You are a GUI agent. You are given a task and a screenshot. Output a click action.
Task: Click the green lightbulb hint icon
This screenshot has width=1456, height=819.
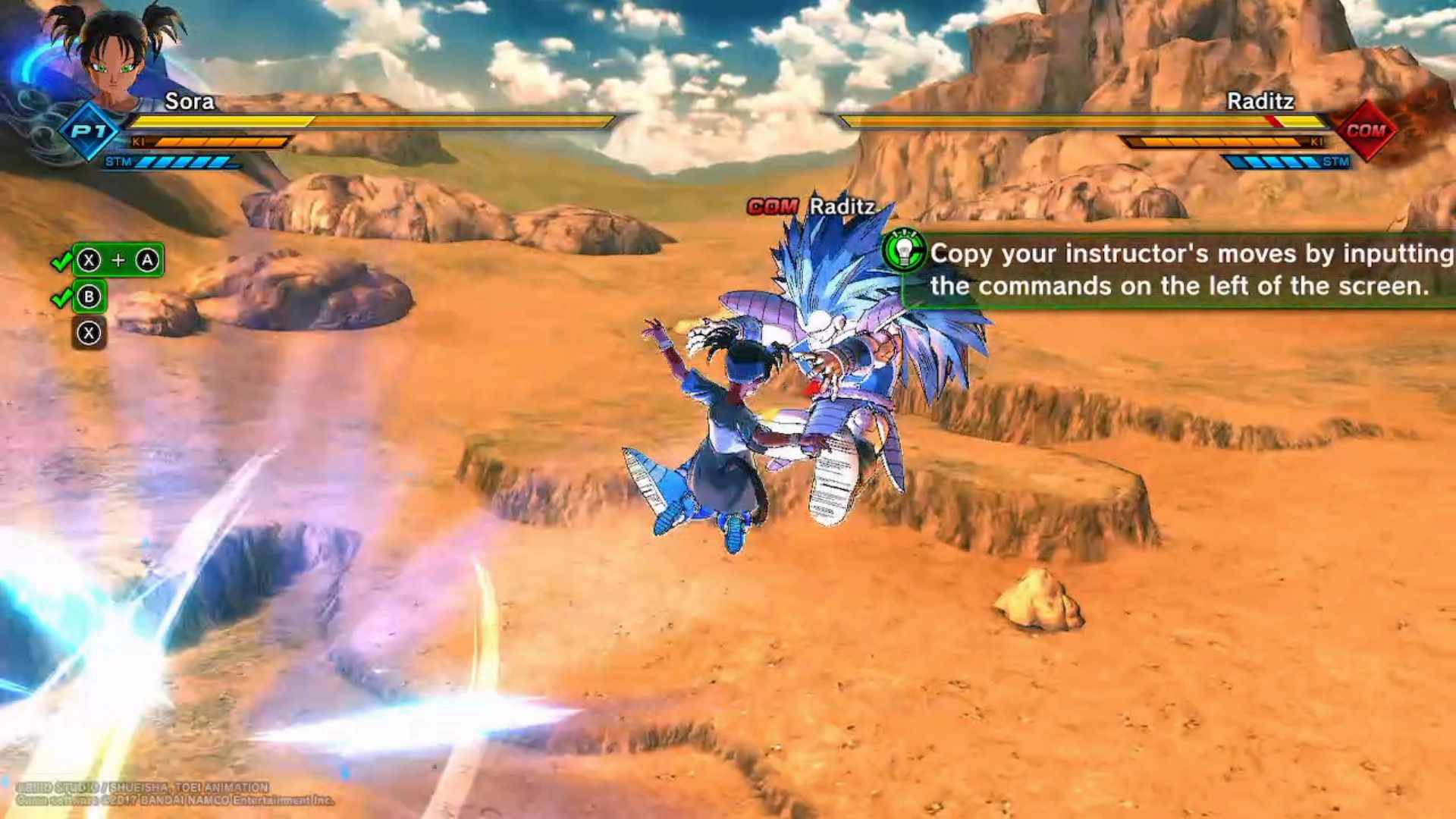pyautogui.click(x=904, y=250)
